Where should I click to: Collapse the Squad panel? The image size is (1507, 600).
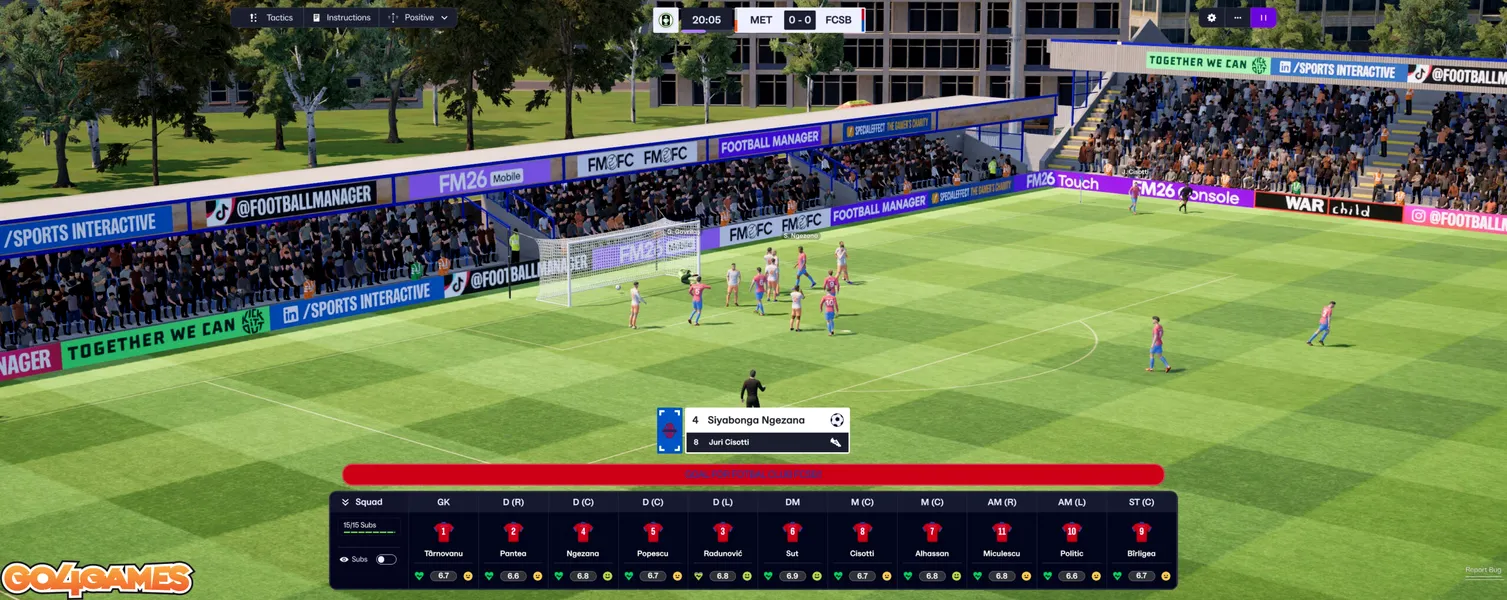click(x=346, y=502)
